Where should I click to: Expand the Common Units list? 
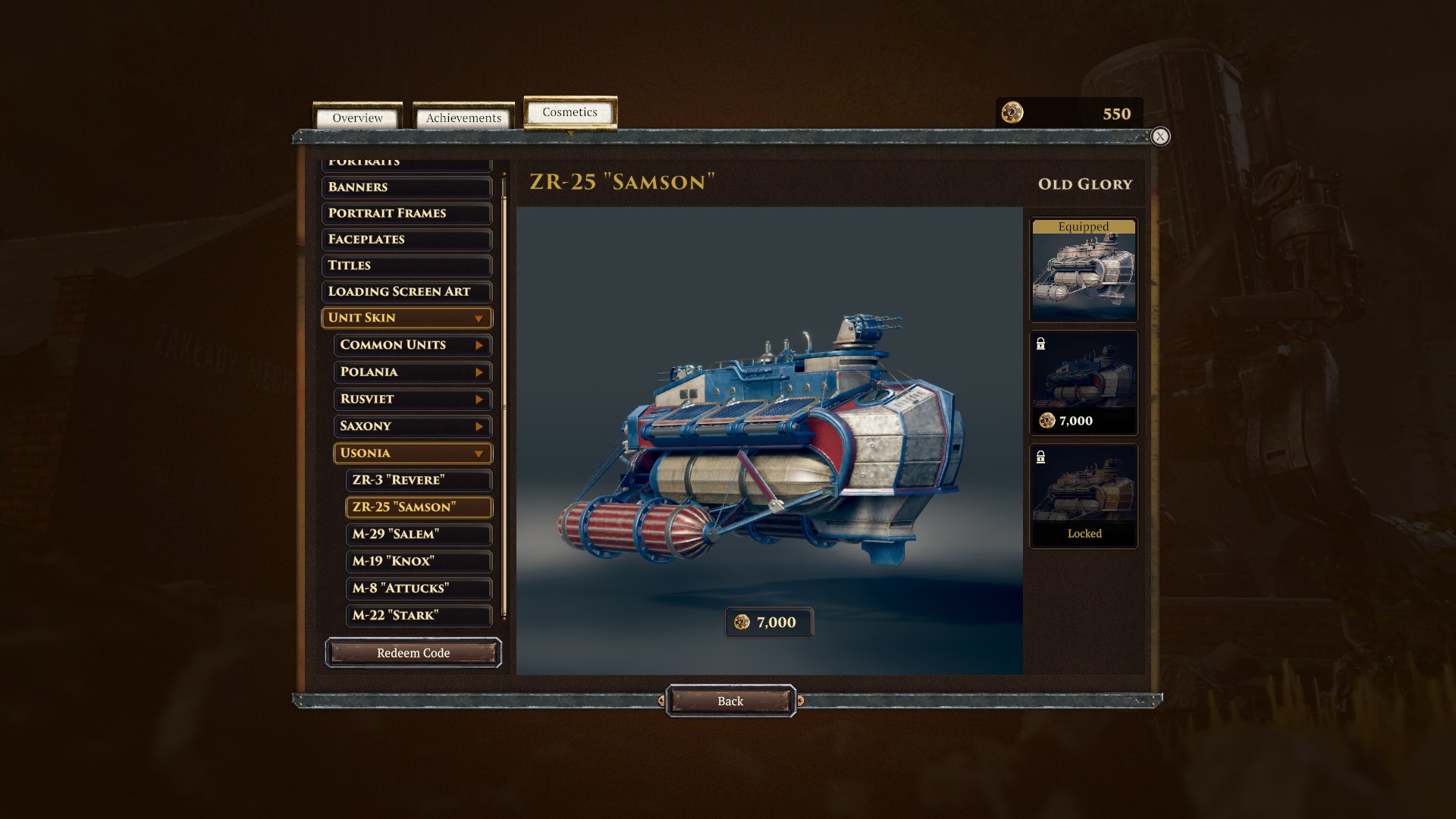413,345
